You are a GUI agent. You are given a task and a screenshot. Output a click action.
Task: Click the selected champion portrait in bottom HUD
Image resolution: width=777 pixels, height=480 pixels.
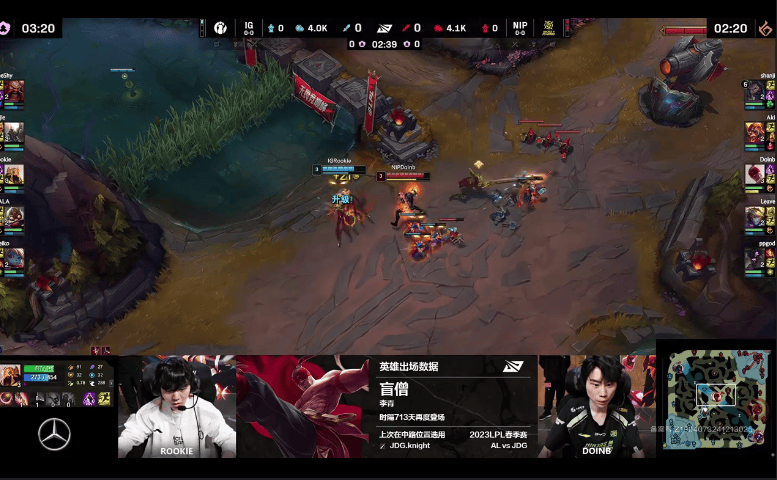click(11, 376)
